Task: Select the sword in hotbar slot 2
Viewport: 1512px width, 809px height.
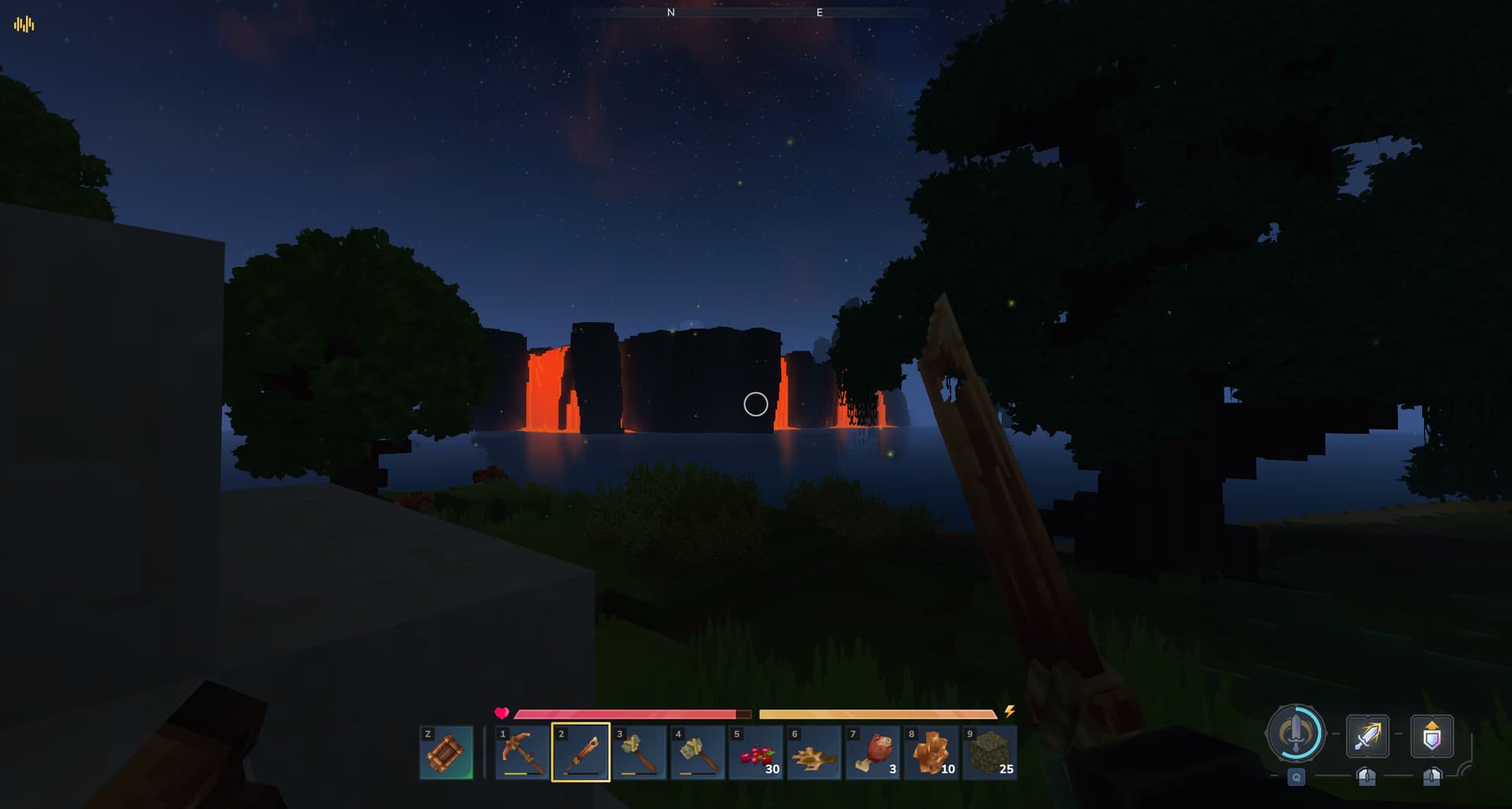Action: tap(580, 754)
